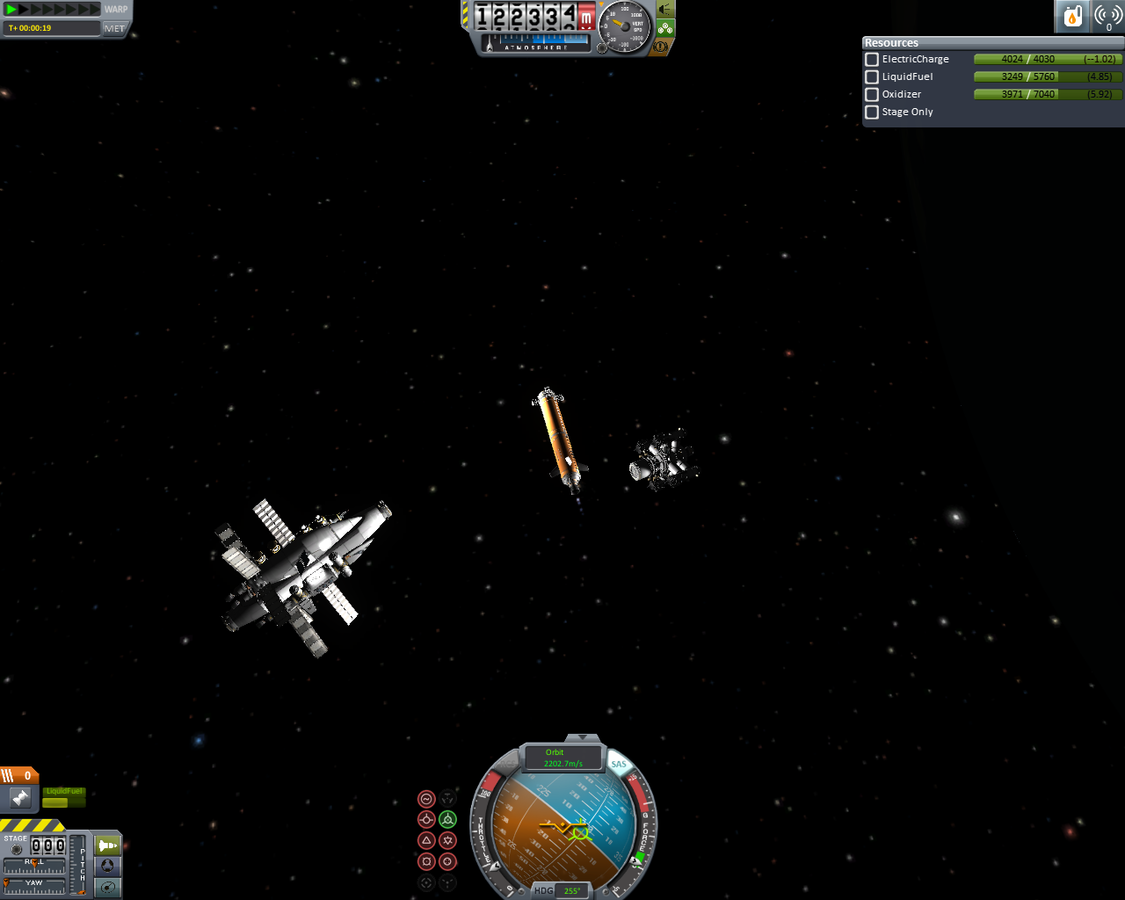Image resolution: width=1125 pixels, height=900 pixels.
Task: Toggle the landing gear green button
Action: pos(665,28)
